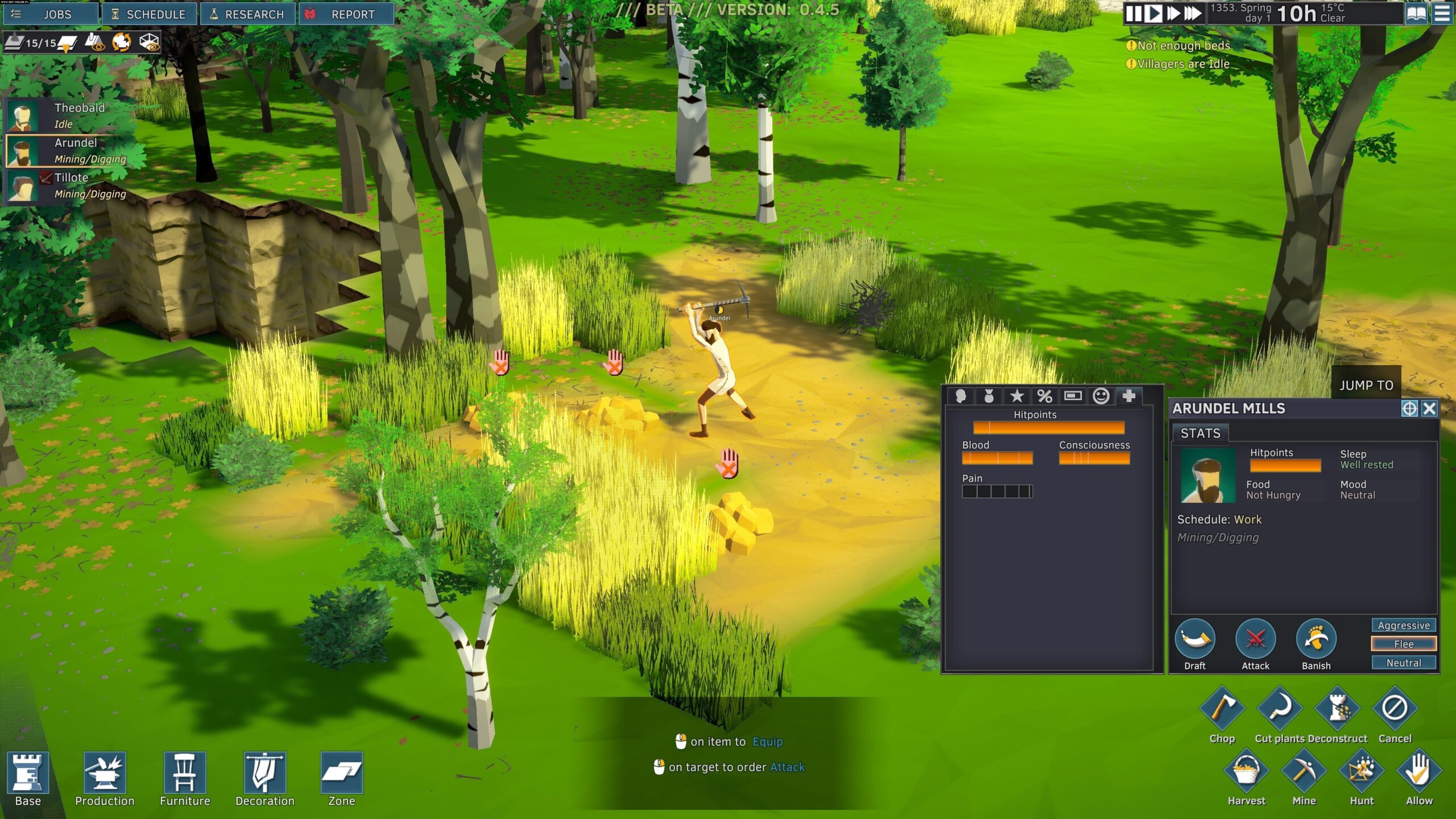Open the hamburger main menu
Image resolution: width=1456 pixels, height=819 pixels.
[1442, 14]
